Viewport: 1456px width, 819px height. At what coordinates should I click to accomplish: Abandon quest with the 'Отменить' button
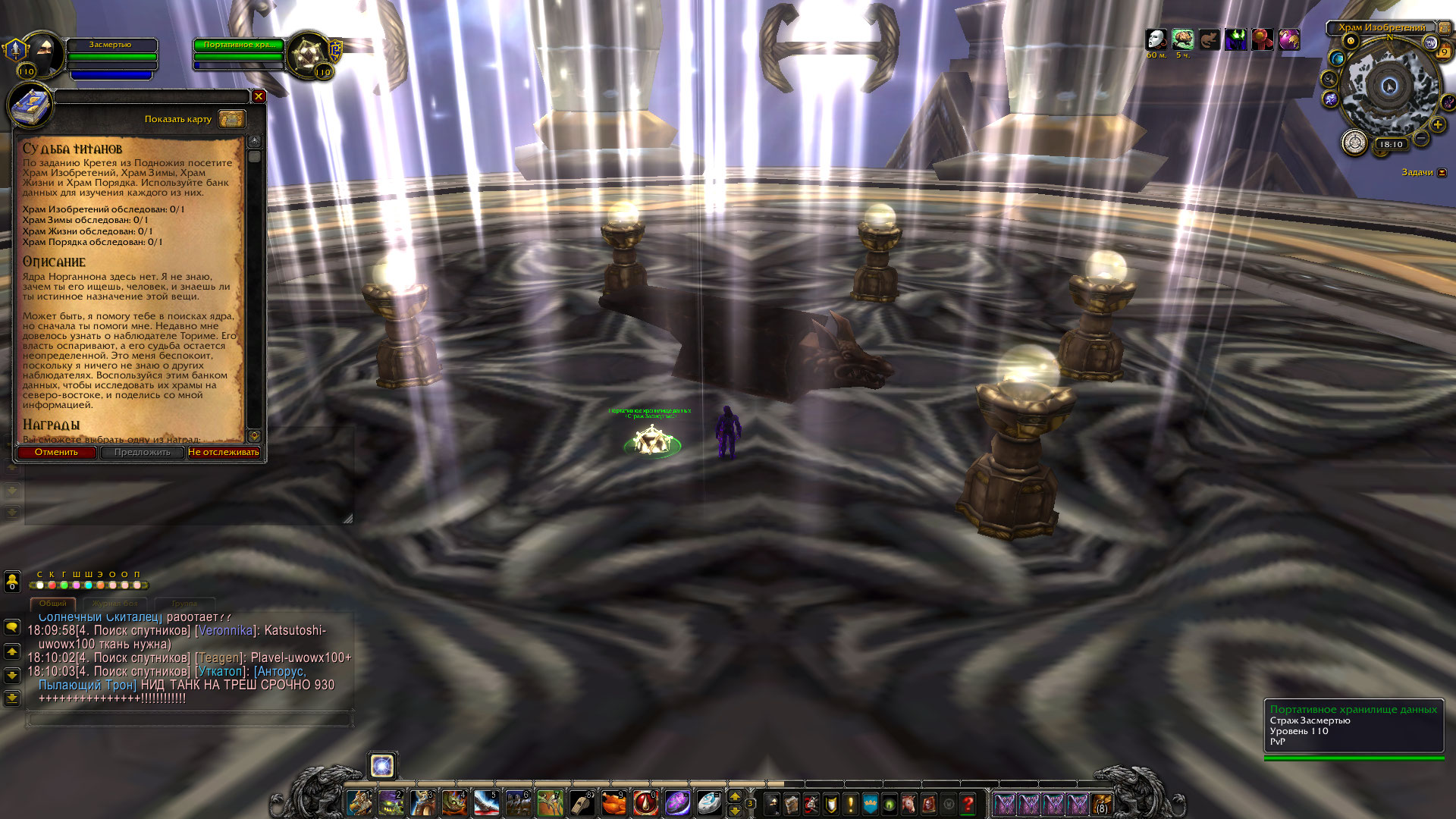(57, 453)
